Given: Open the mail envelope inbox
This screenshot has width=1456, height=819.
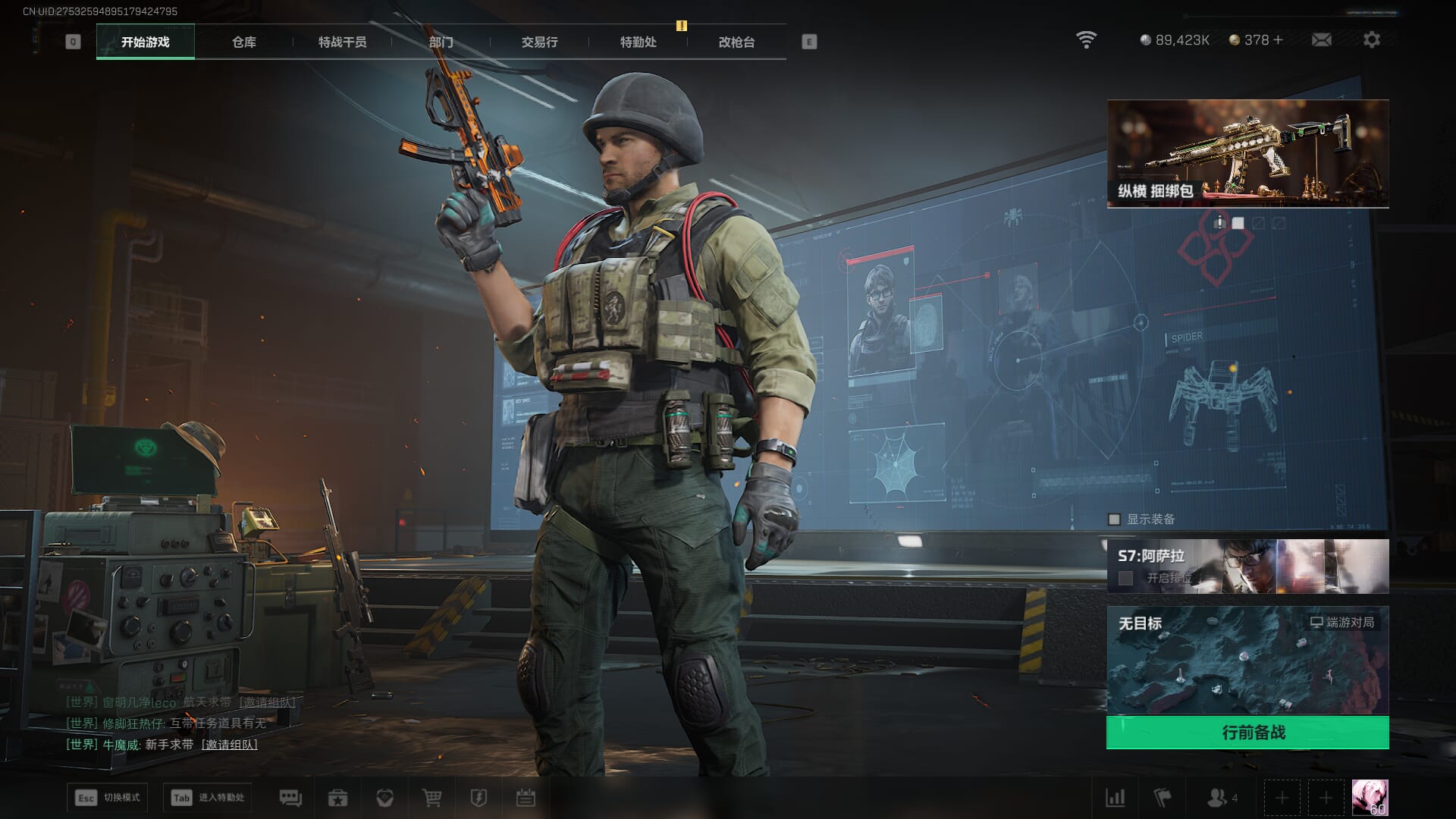Looking at the screenshot, I should [1321, 39].
